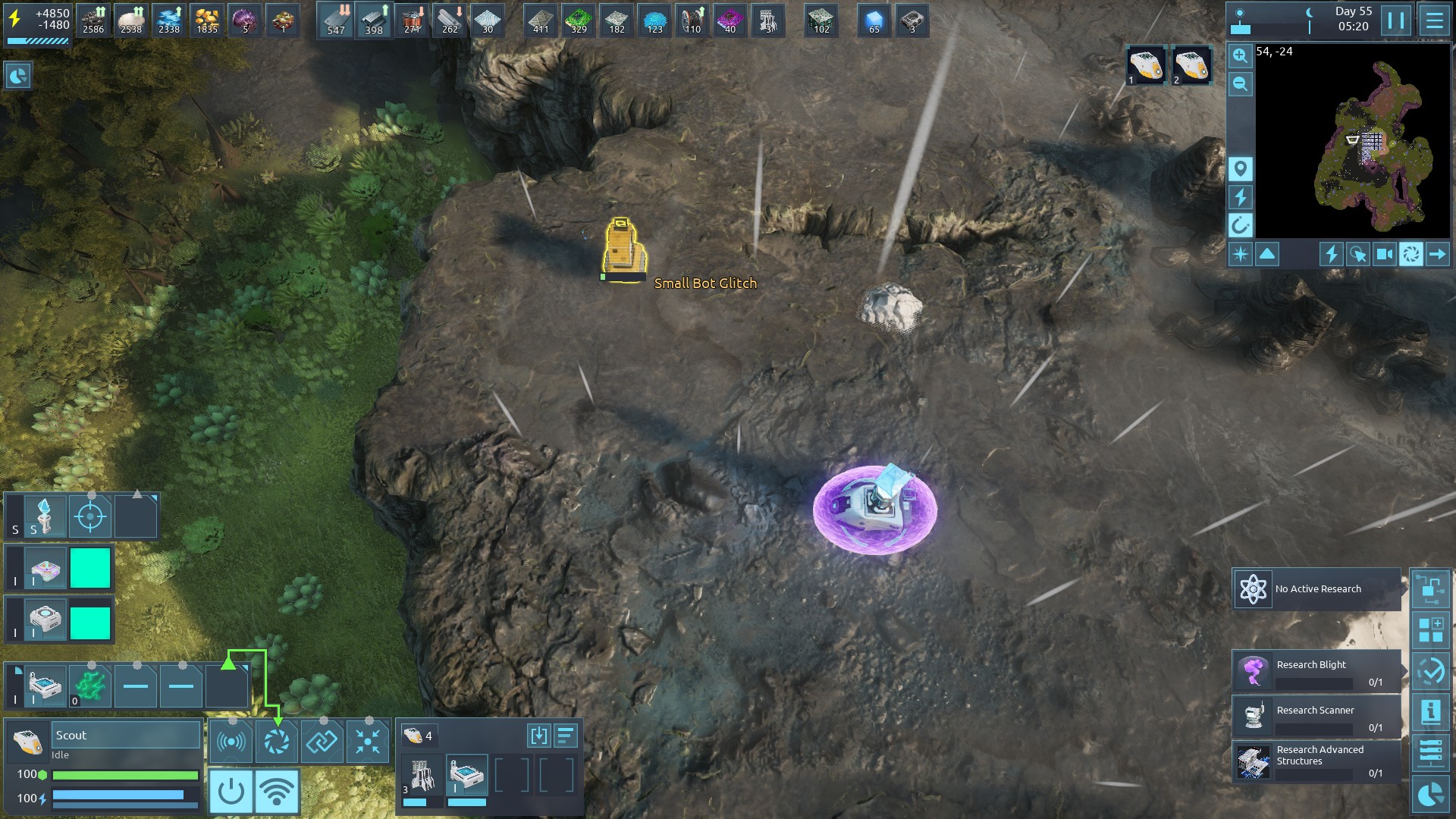
Task: Open the info button on right sidebar
Action: pyautogui.click(x=1430, y=711)
